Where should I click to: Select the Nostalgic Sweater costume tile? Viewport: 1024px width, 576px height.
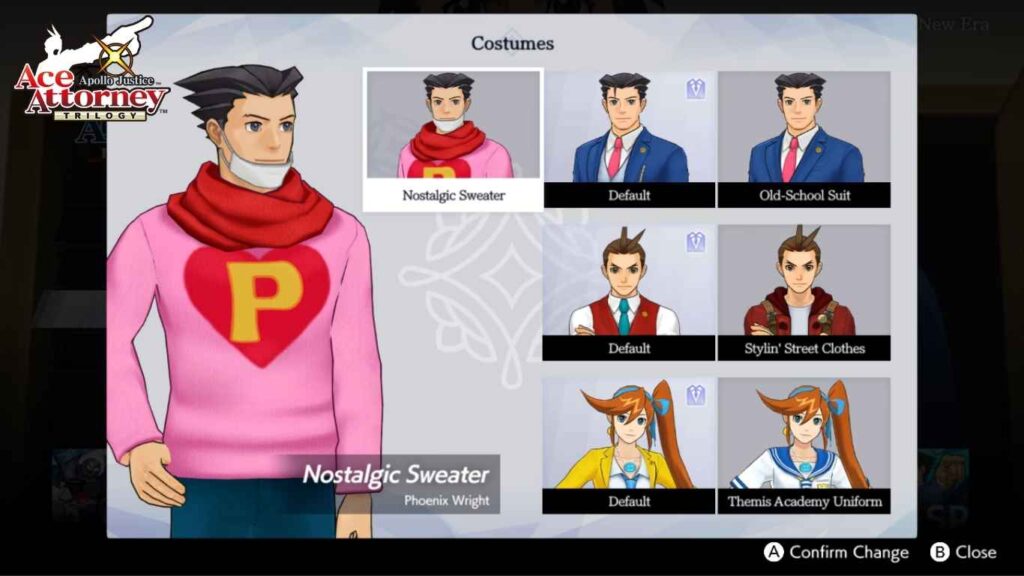(453, 139)
